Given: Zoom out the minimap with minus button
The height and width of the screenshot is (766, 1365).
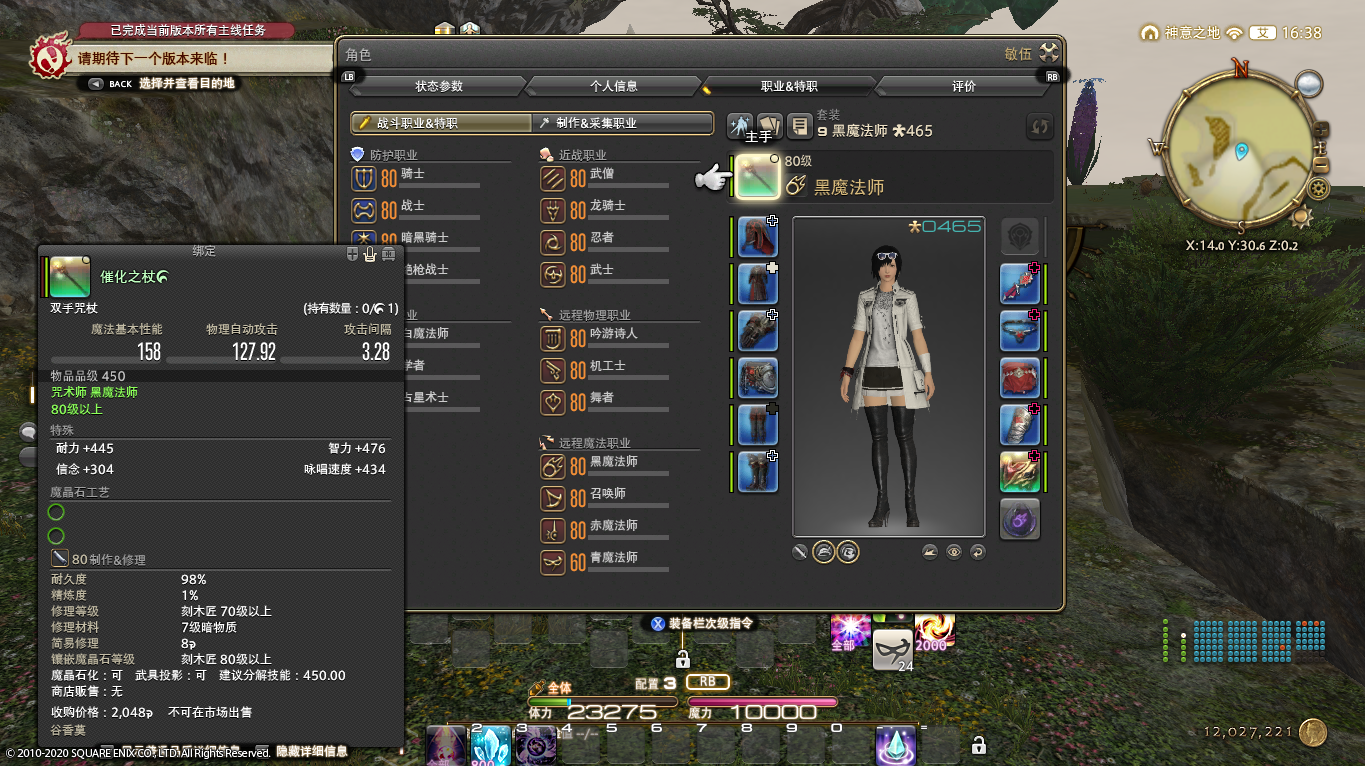Looking at the screenshot, I should click(x=1321, y=166).
